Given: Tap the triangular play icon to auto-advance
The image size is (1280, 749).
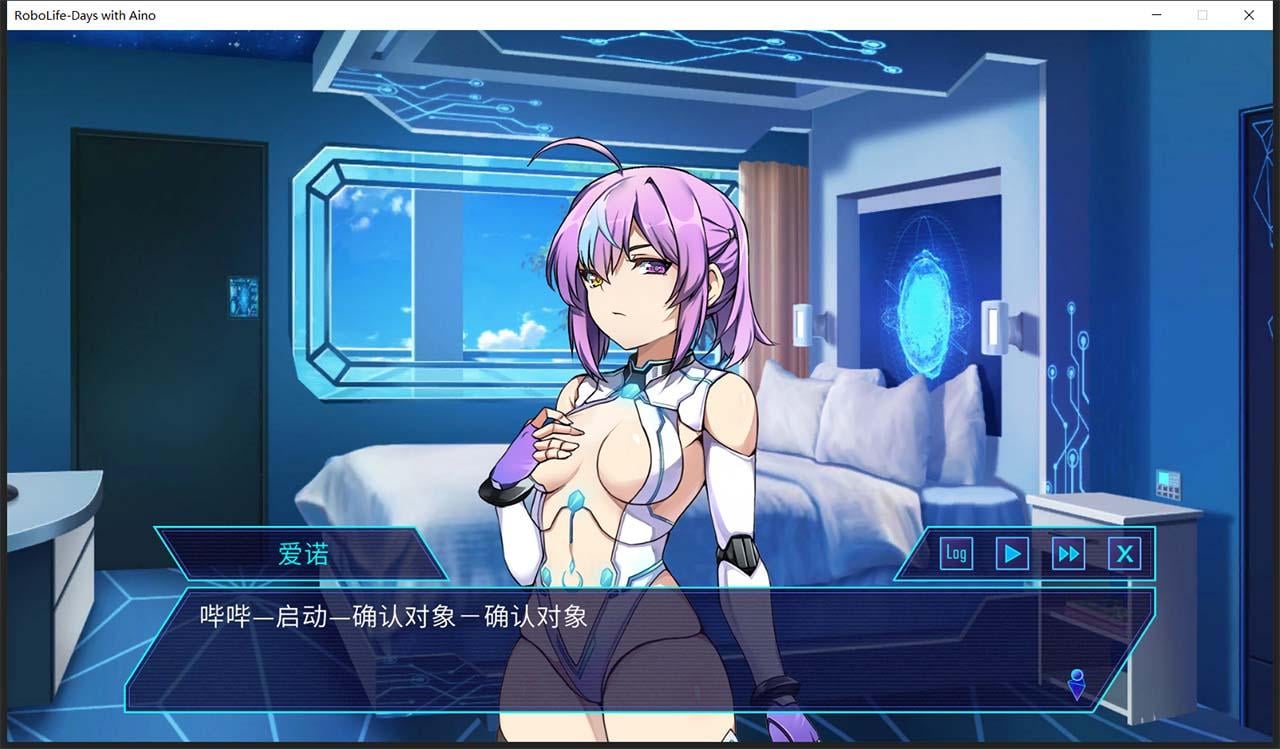Looking at the screenshot, I should [x=1011, y=553].
